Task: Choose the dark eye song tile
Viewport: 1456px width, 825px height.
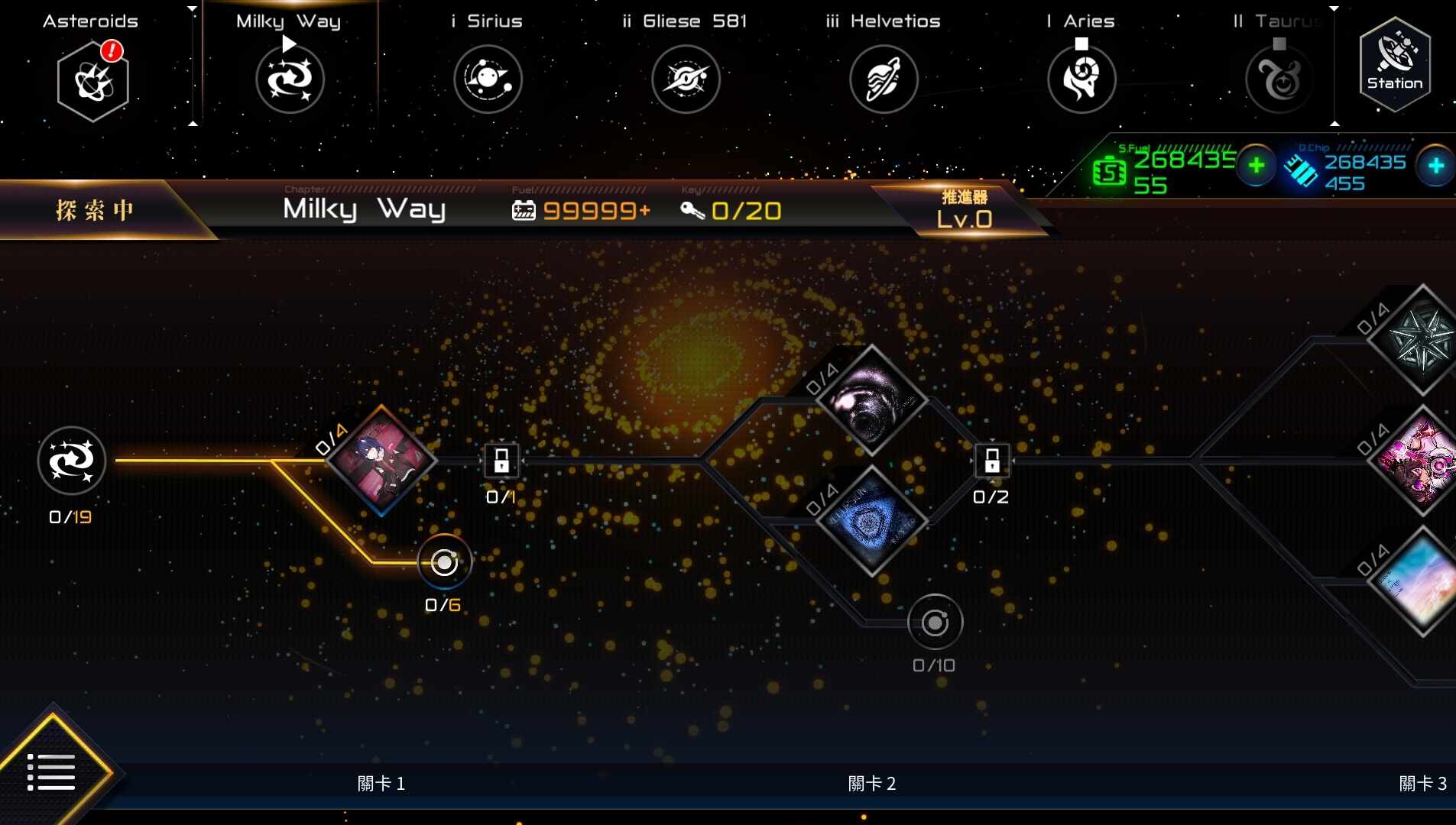Action: [872, 400]
